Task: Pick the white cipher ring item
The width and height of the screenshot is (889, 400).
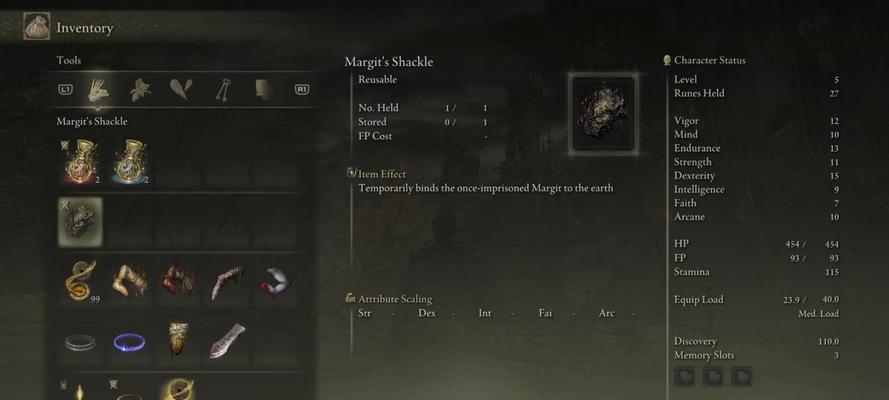Action: (80, 343)
